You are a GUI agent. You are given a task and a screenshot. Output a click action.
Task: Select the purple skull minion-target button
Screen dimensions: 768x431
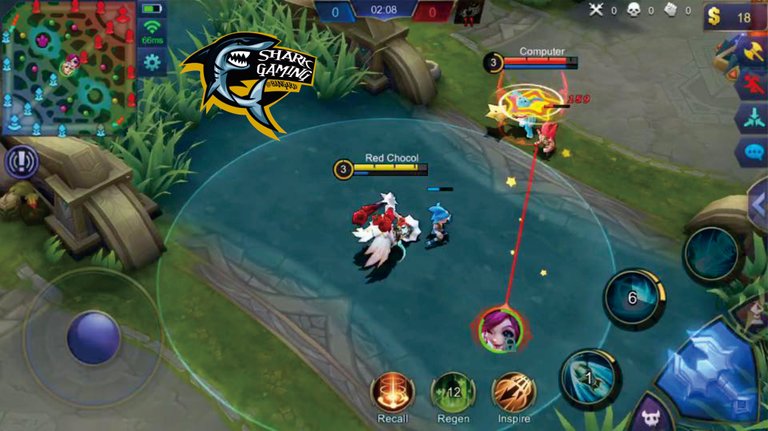651,414
